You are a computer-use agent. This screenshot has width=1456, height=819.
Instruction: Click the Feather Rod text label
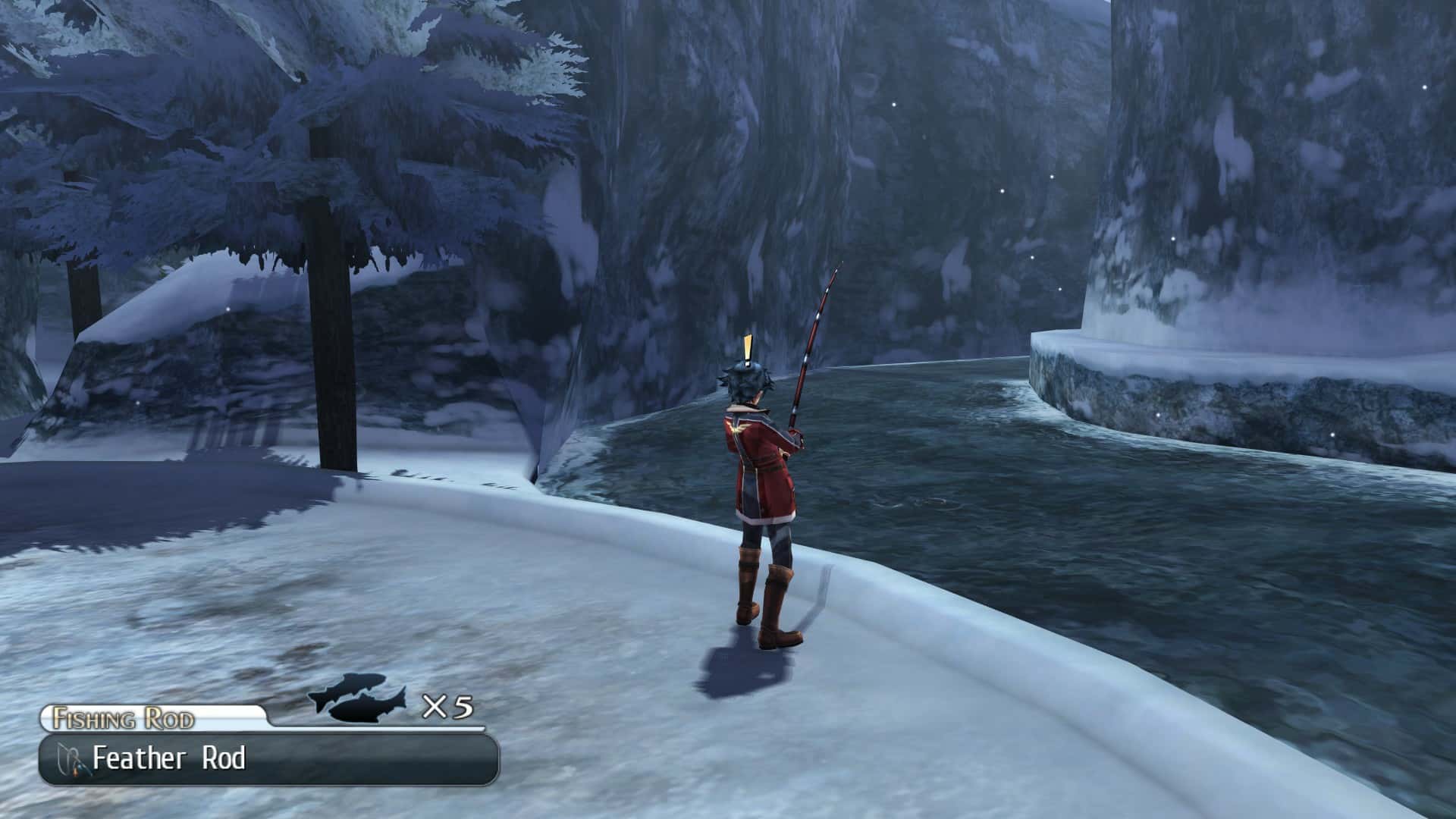click(171, 758)
